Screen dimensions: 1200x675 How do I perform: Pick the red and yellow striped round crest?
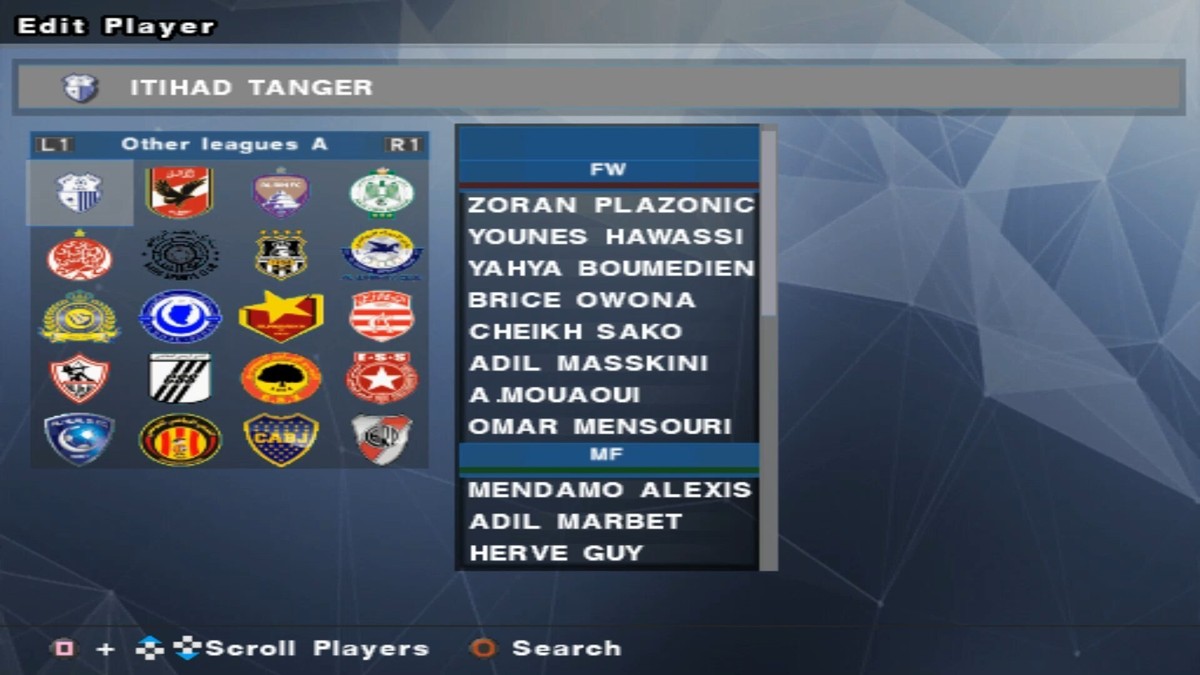click(180, 439)
